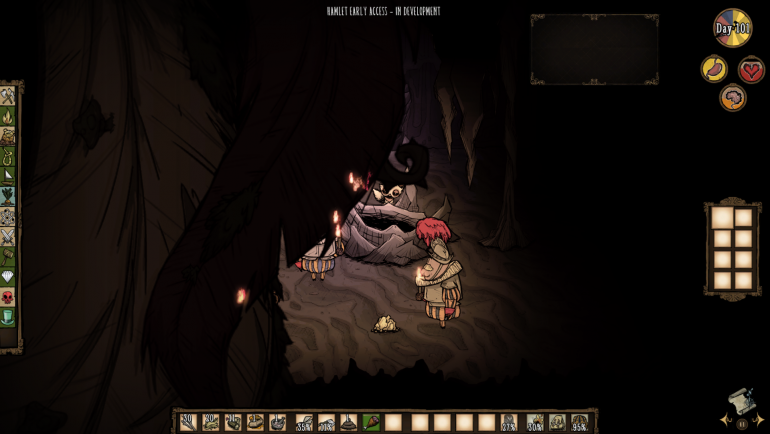Open the Tools crafting tab
This screenshot has width=770, height=434.
click(7, 97)
